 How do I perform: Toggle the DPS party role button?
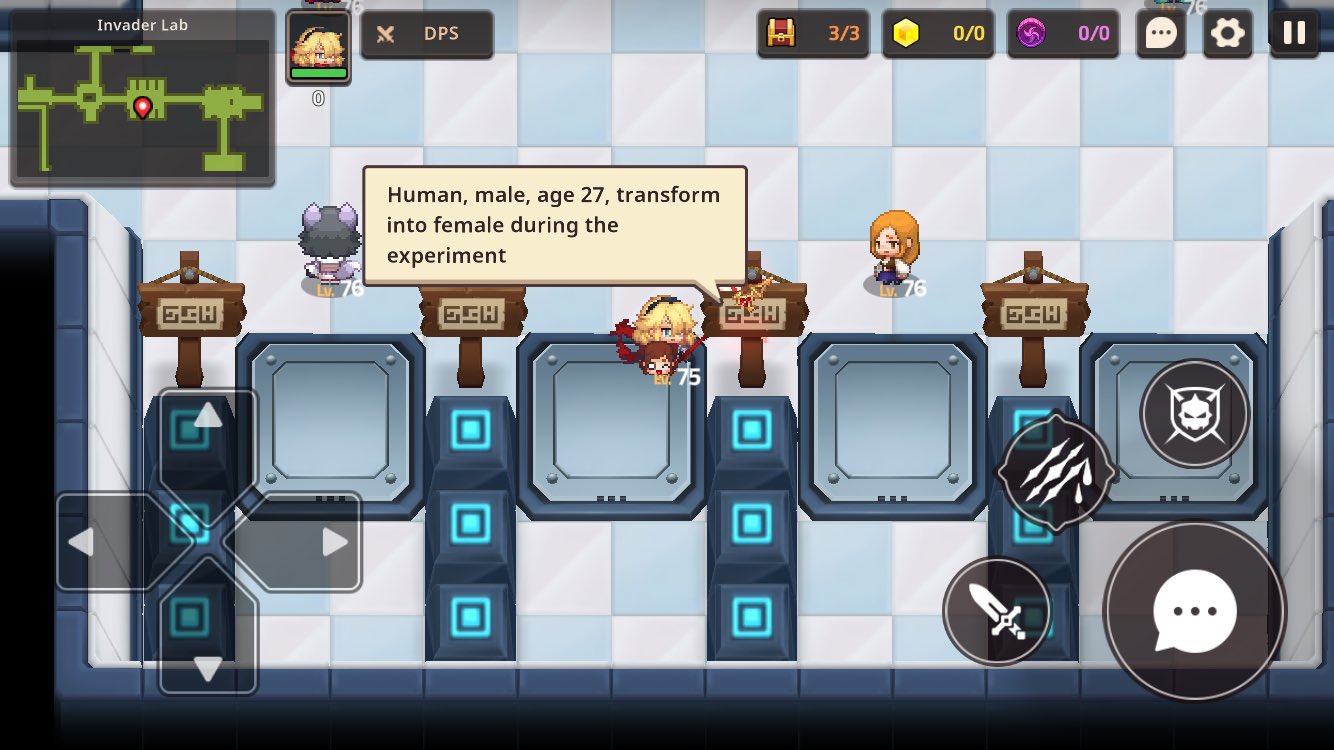[426, 34]
